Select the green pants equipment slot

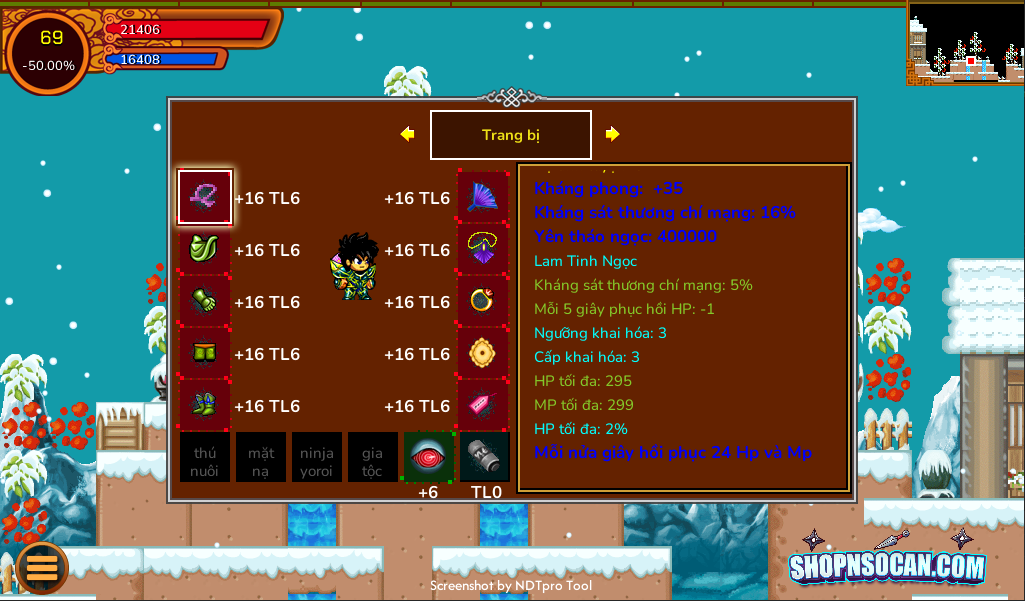(x=205, y=354)
